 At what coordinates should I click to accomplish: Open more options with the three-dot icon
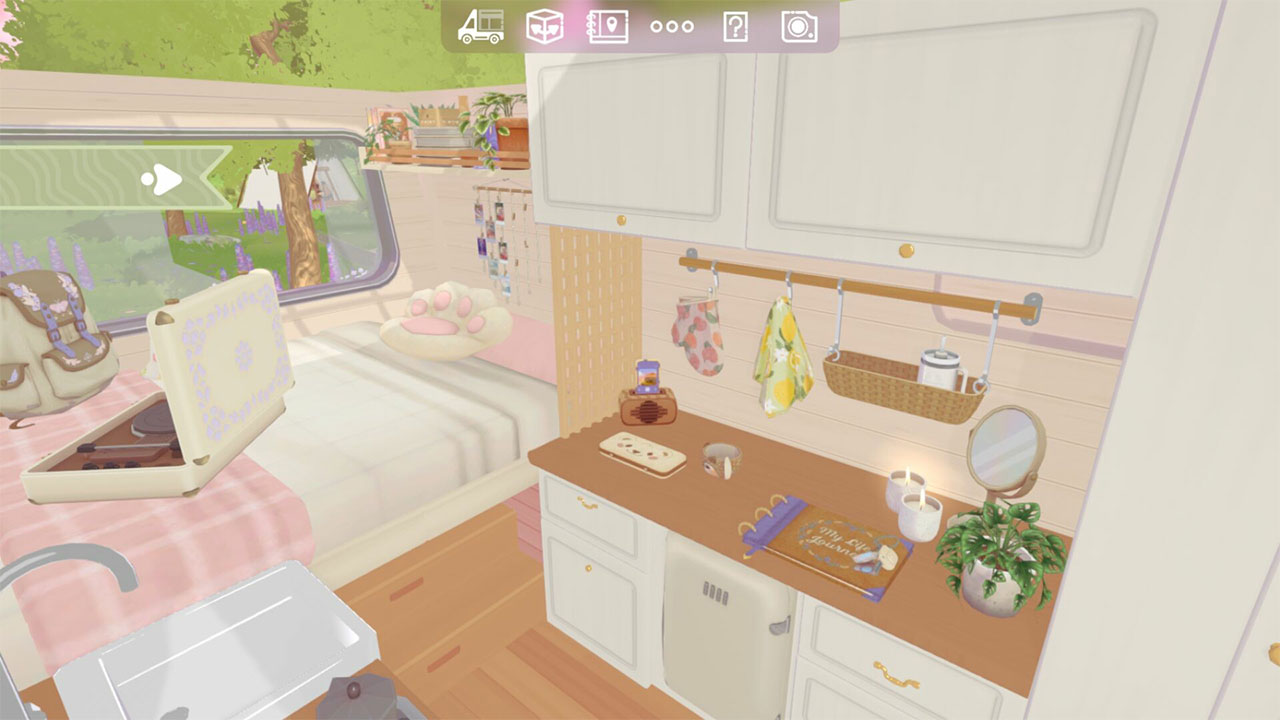coord(672,27)
